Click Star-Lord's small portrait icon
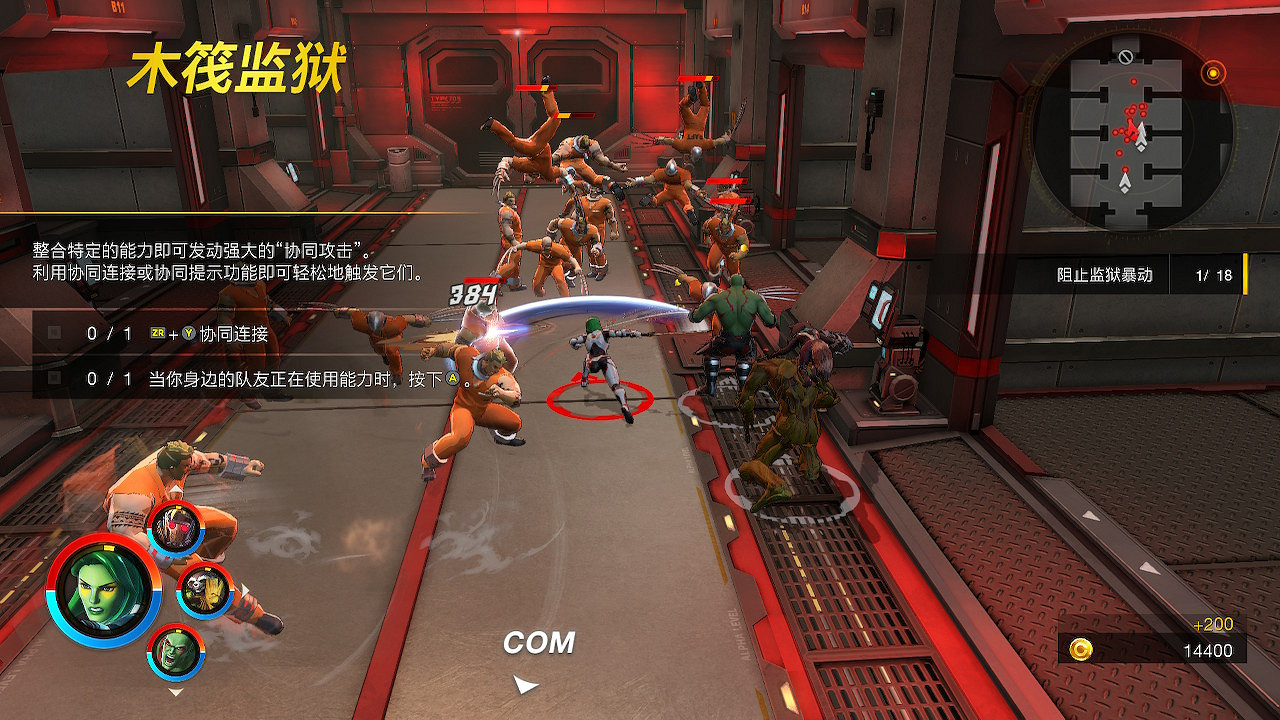The width and height of the screenshot is (1280, 720). [177, 527]
